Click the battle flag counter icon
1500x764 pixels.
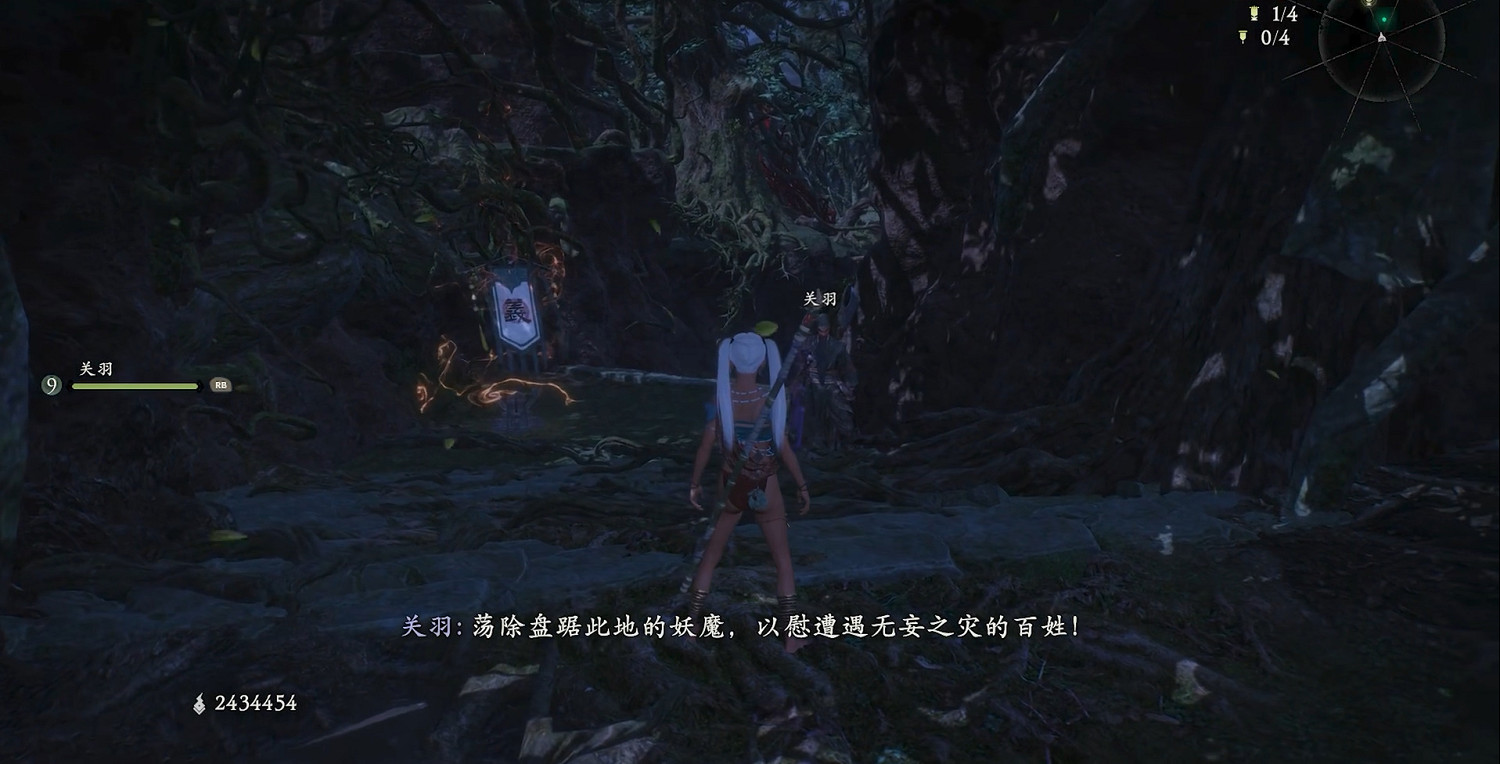click(x=1253, y=14)
